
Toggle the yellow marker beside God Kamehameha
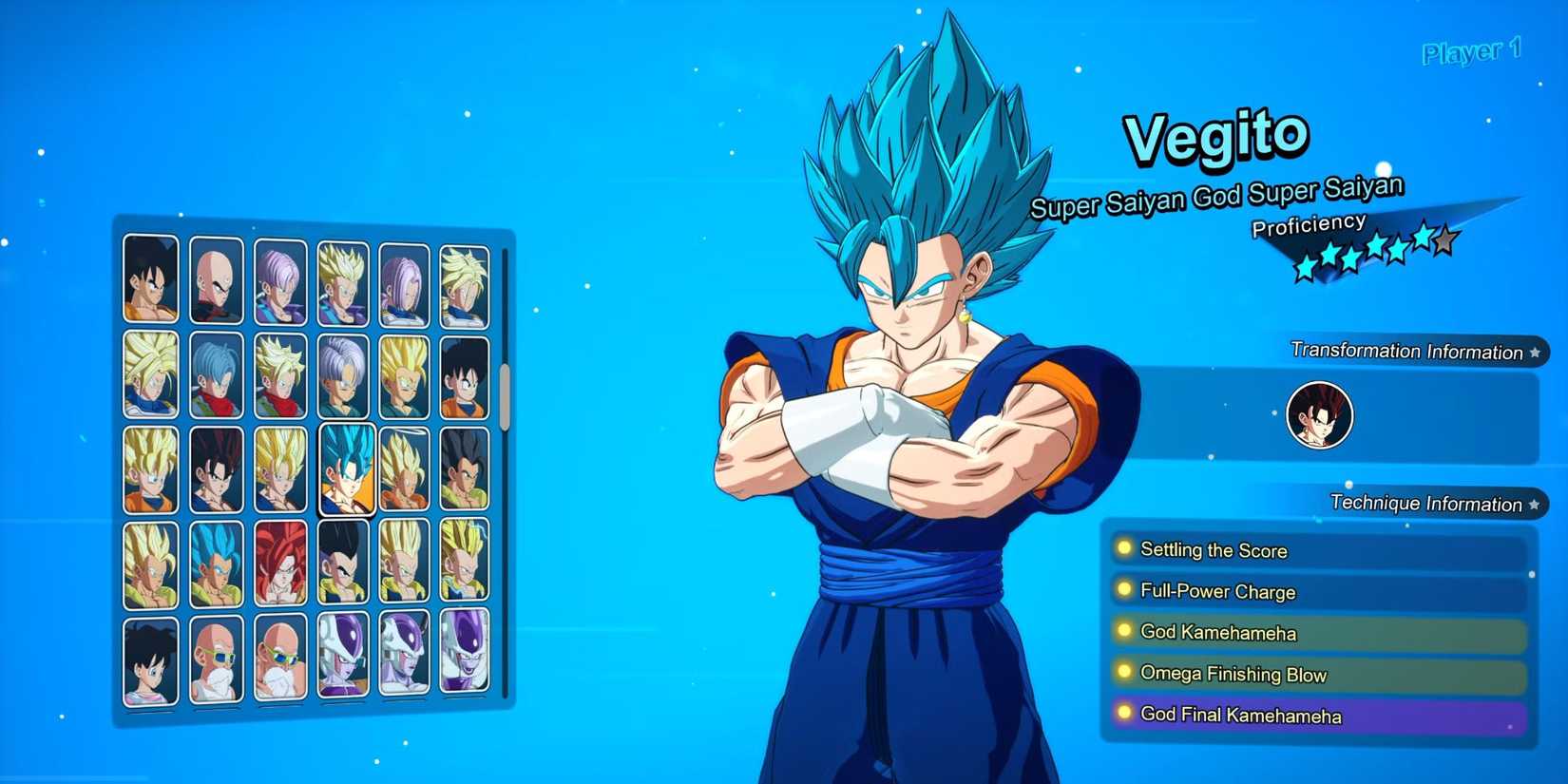point(1125,633)
